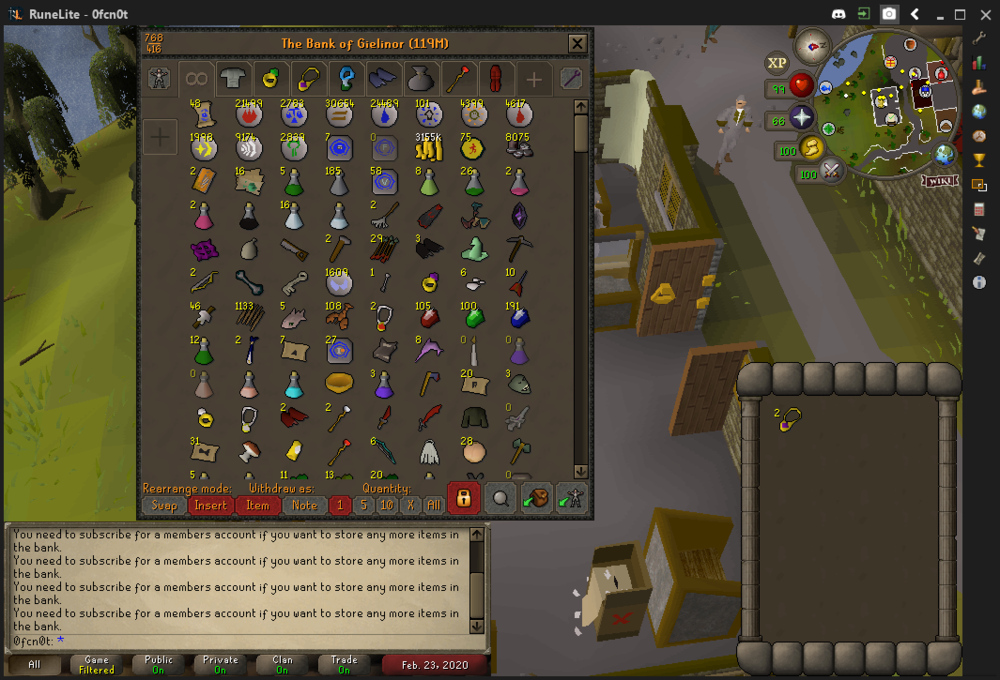Close the Bank of Gielinor window
This screenshot has width=1000, height=680.
point(577,44)
